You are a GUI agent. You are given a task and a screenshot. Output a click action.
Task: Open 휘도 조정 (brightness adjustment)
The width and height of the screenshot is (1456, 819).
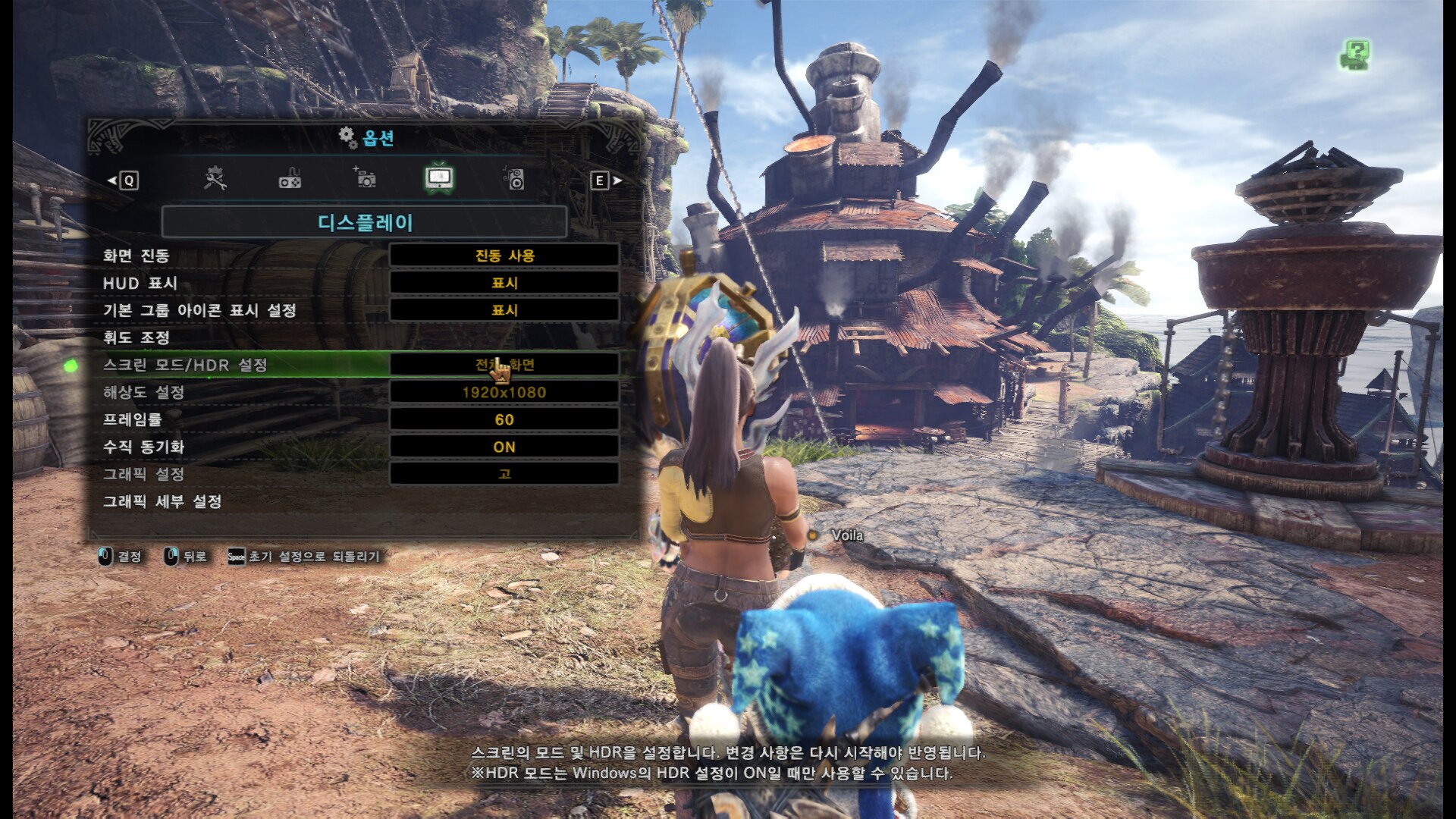136,337
